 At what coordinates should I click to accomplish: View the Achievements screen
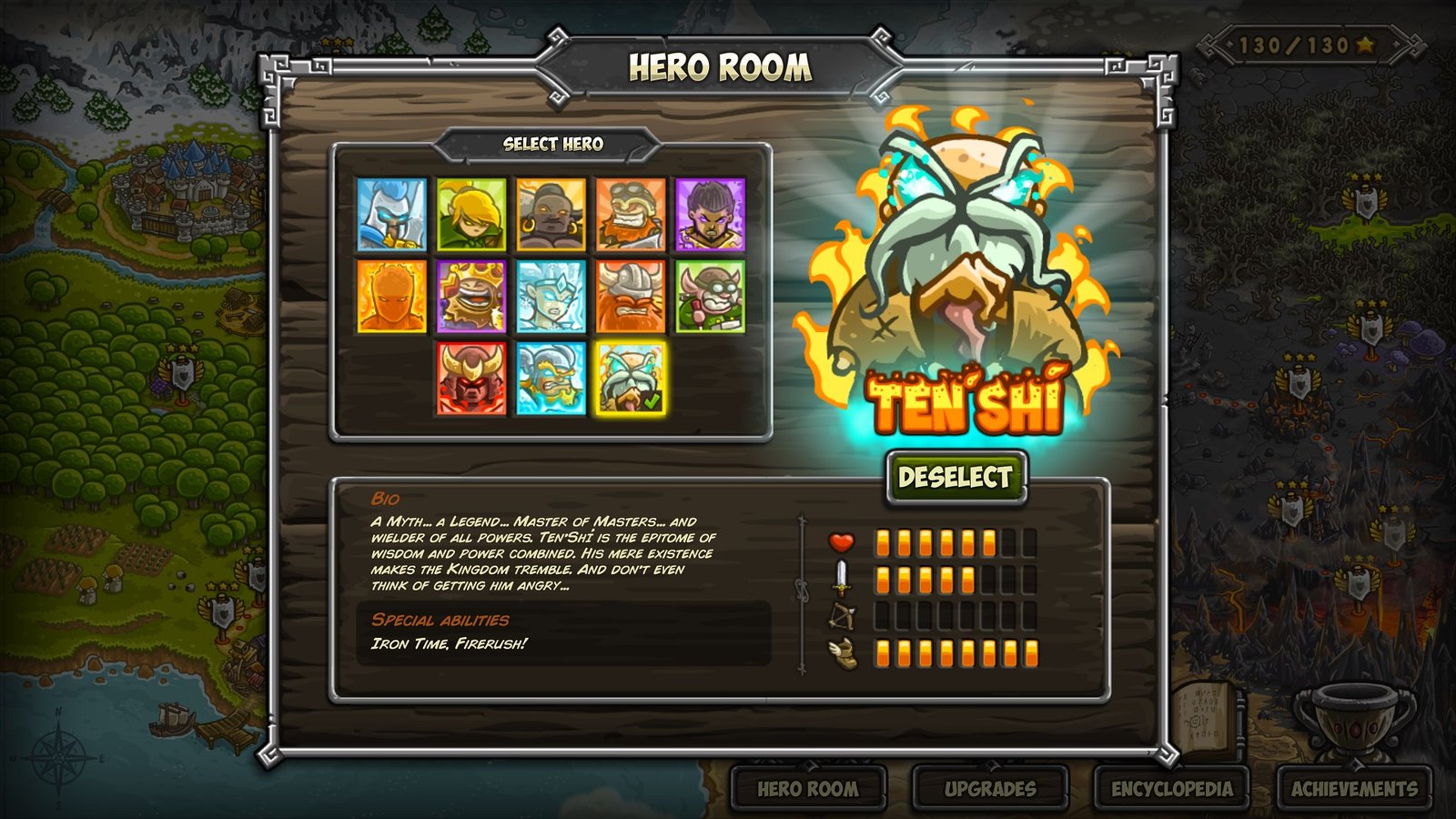(x=1354, y=788)
